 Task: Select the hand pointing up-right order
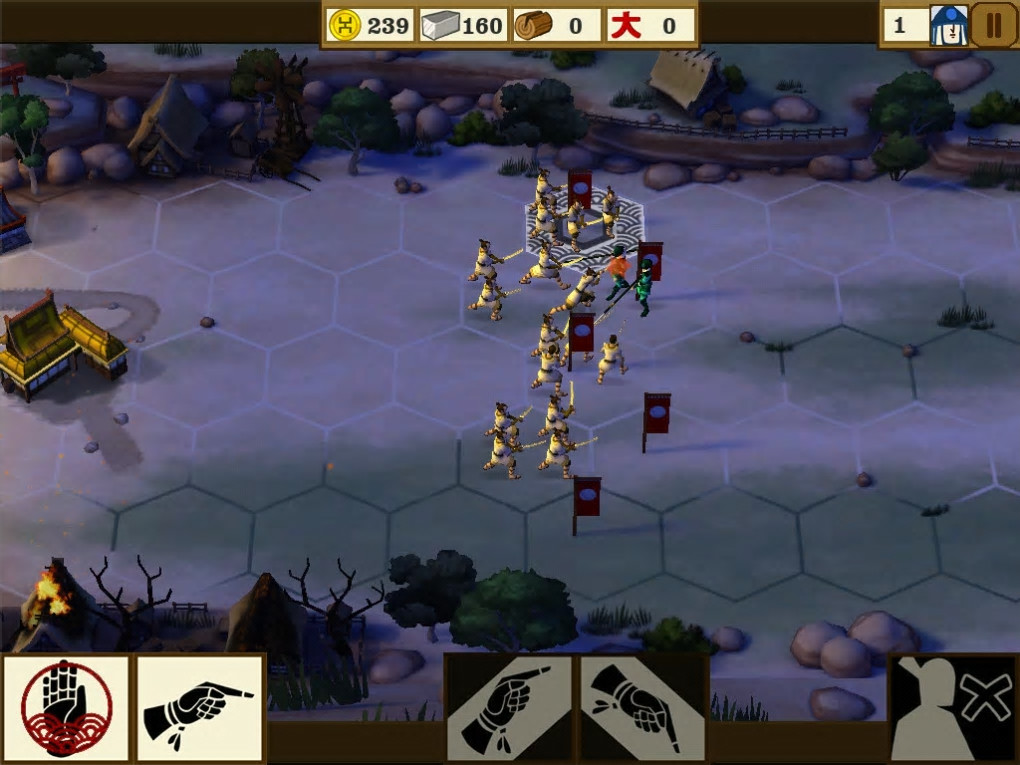(x=508, y=708)
